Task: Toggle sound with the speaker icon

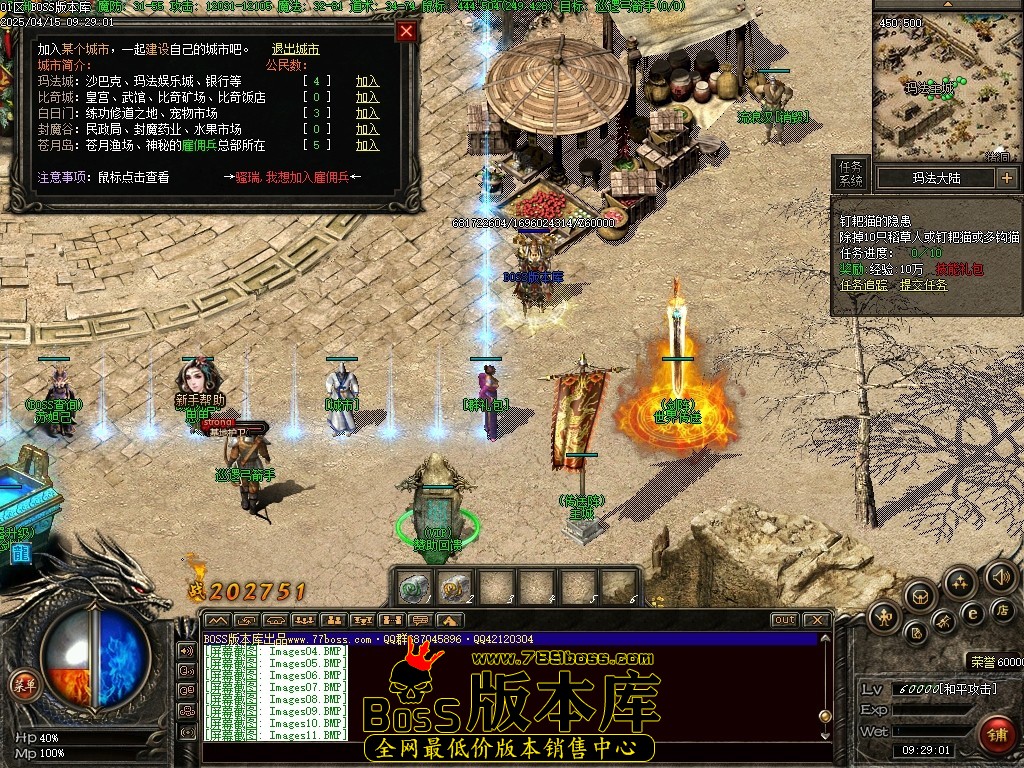Action: coord(1000,576)
